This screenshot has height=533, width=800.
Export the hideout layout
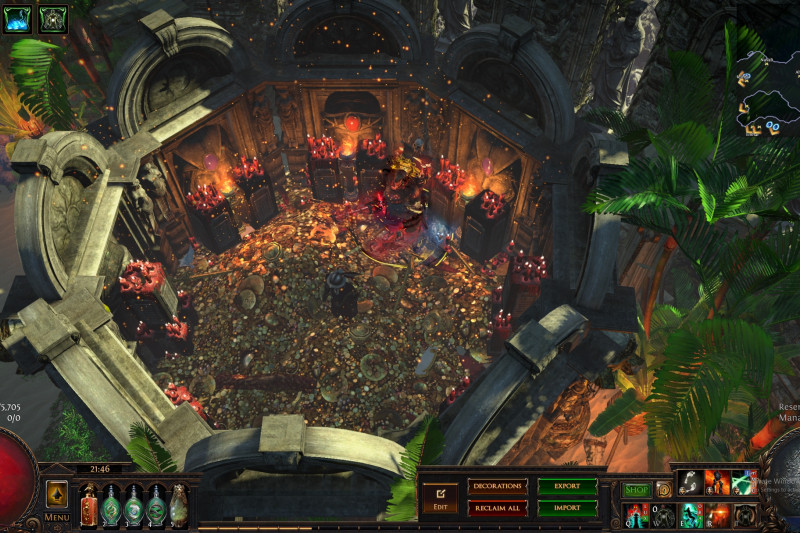click(x=567, y=486)
